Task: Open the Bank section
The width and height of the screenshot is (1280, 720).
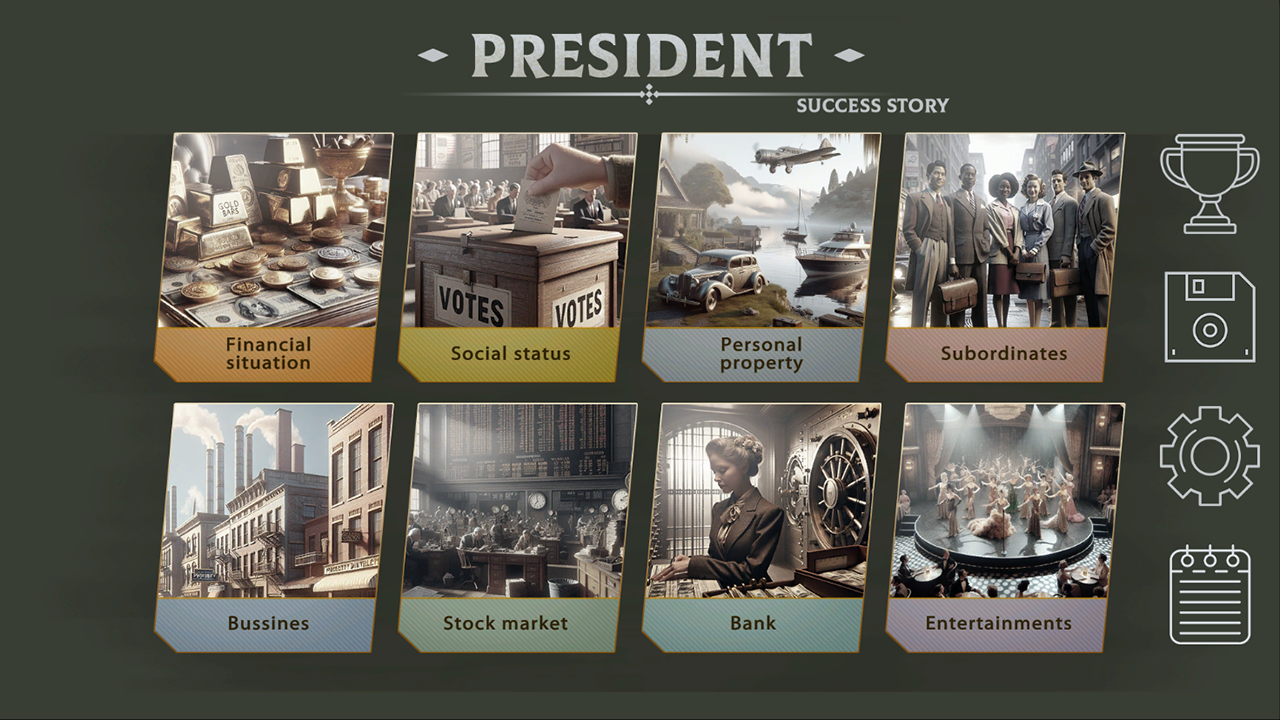Action: pyautogui.click(x=761, y=526)
